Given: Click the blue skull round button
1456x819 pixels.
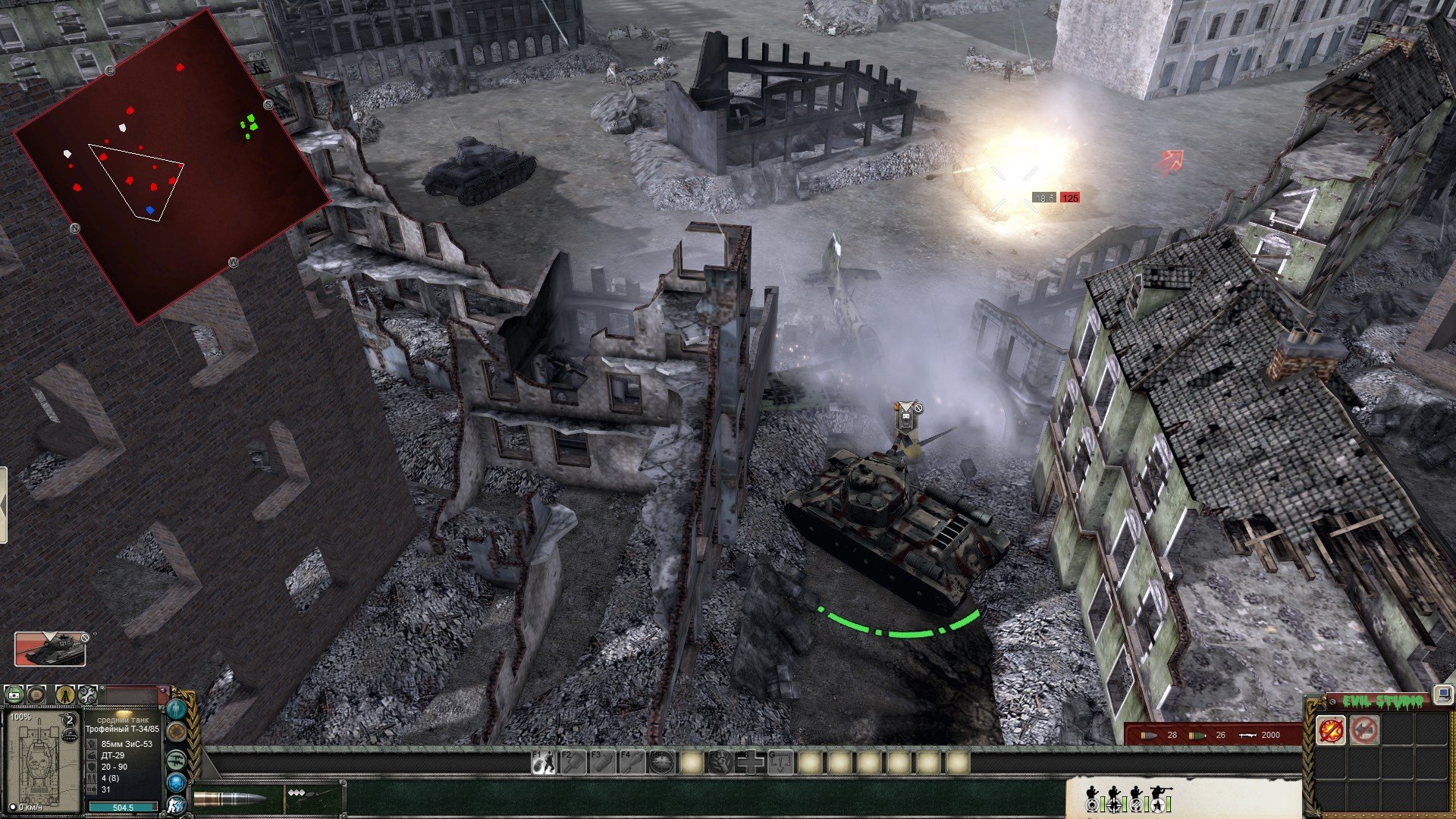Looking at the screenshot, I should [177, 782].
